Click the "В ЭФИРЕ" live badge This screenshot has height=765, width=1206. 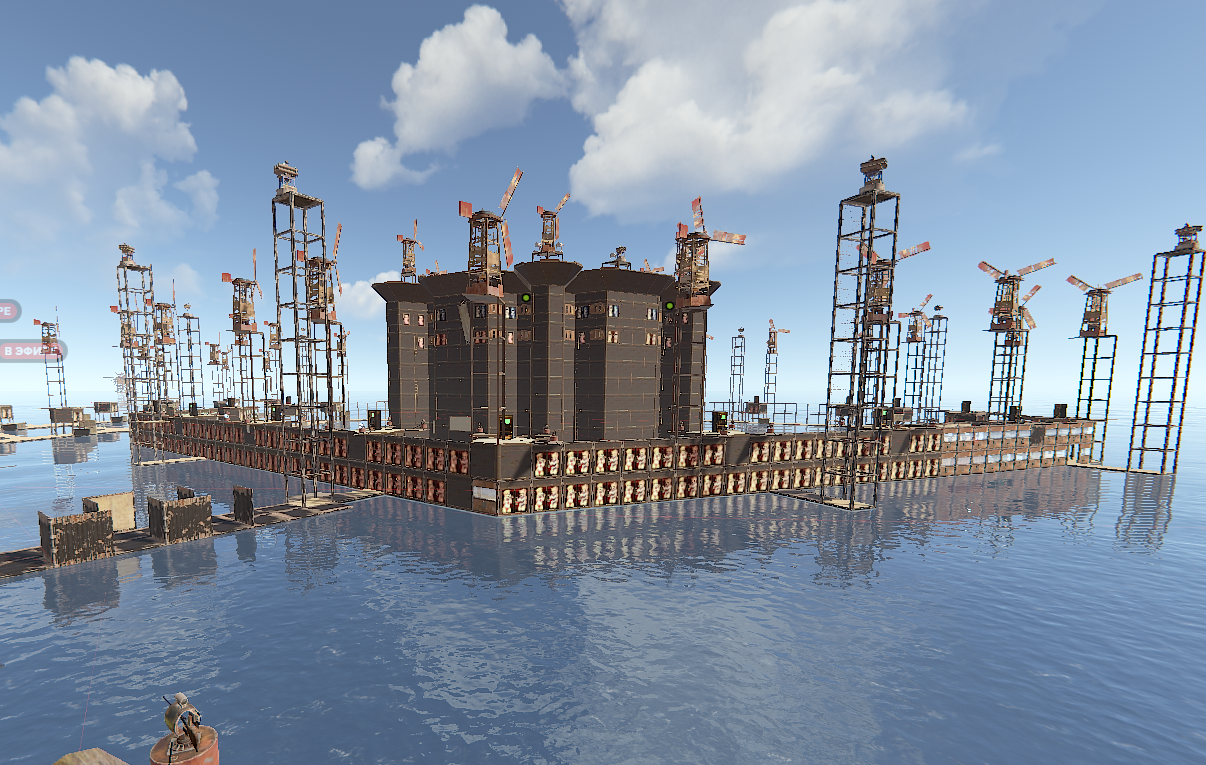click(30, 351)
